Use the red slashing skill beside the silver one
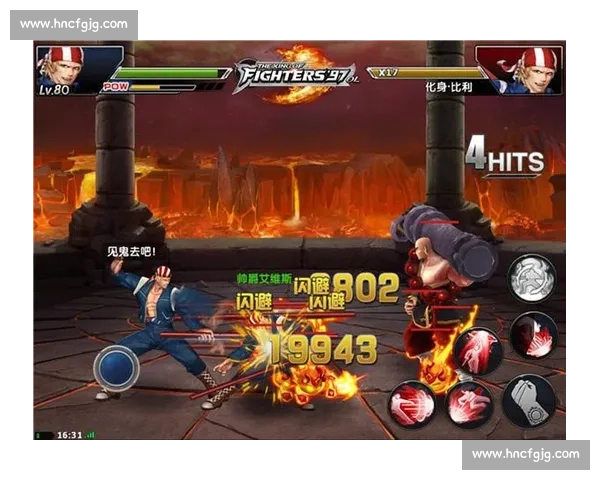 (x=532, y=334)
